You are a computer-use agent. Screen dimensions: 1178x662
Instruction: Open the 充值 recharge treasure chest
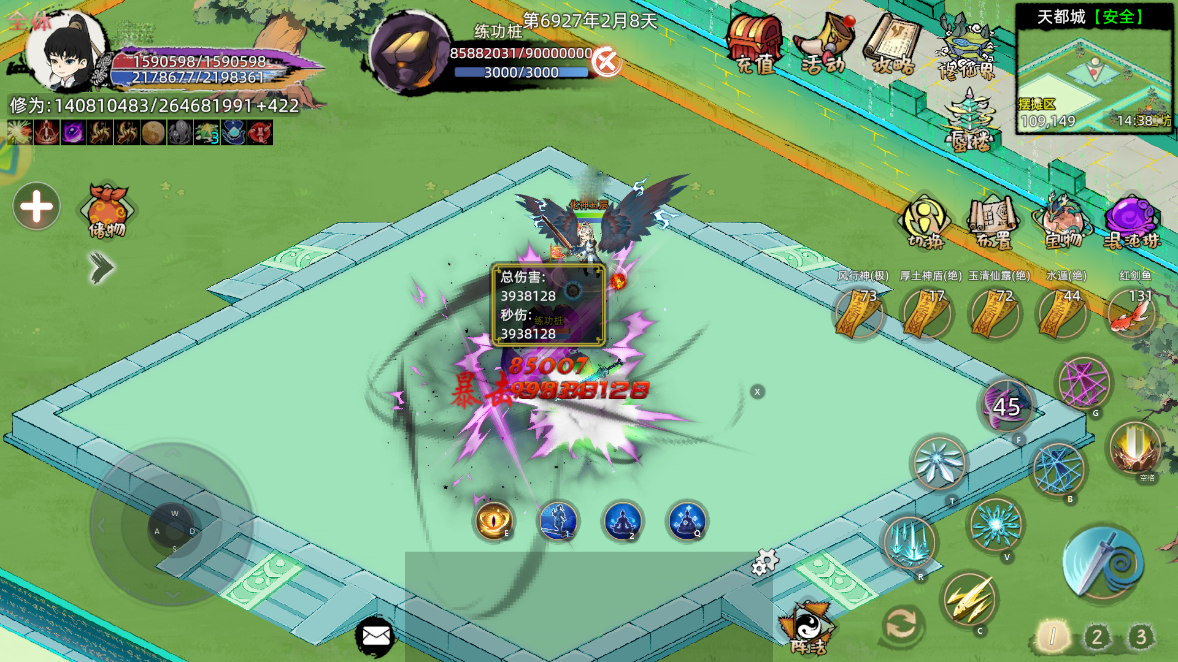755,43
